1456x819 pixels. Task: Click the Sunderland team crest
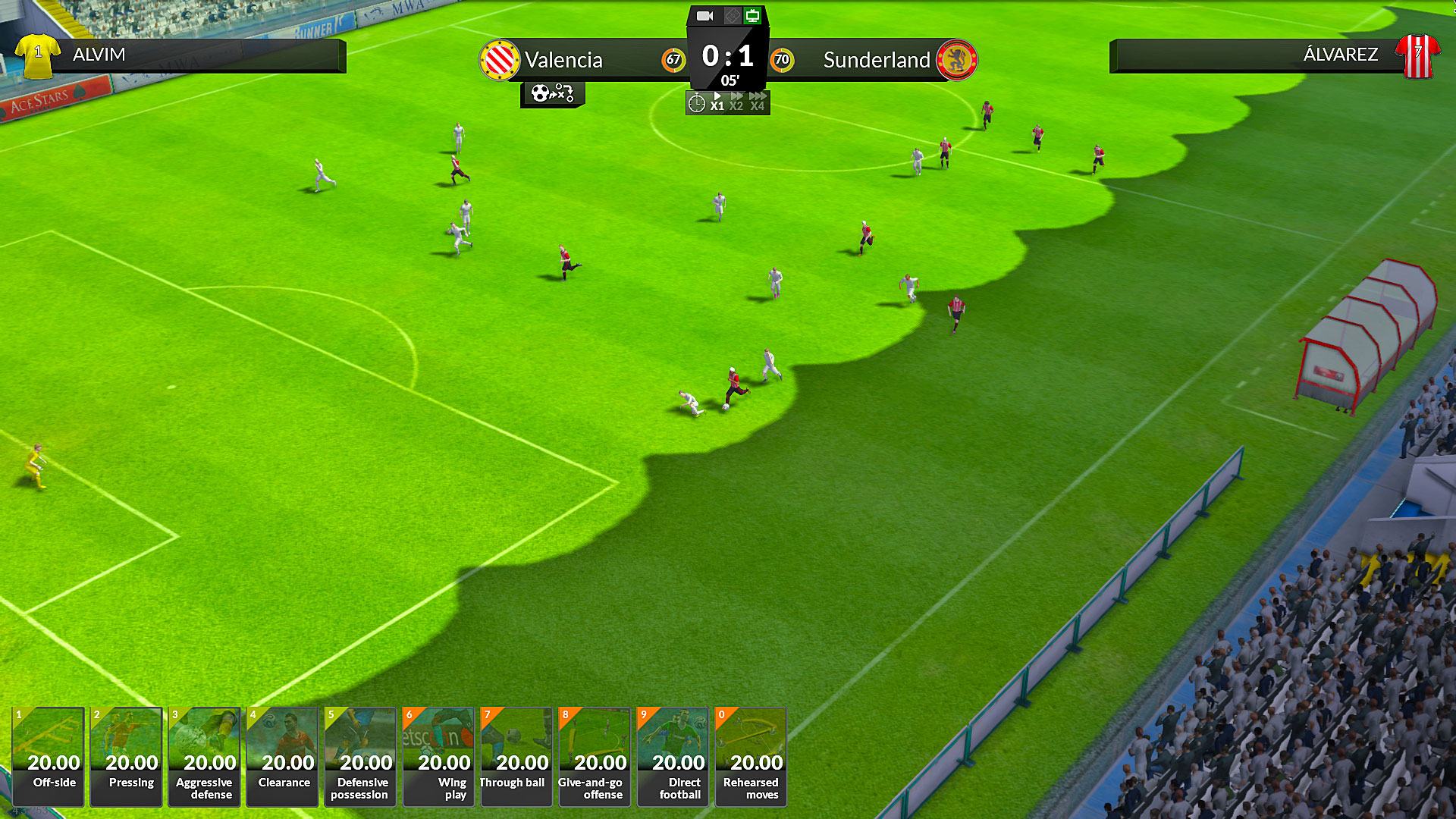pos(956,60)
